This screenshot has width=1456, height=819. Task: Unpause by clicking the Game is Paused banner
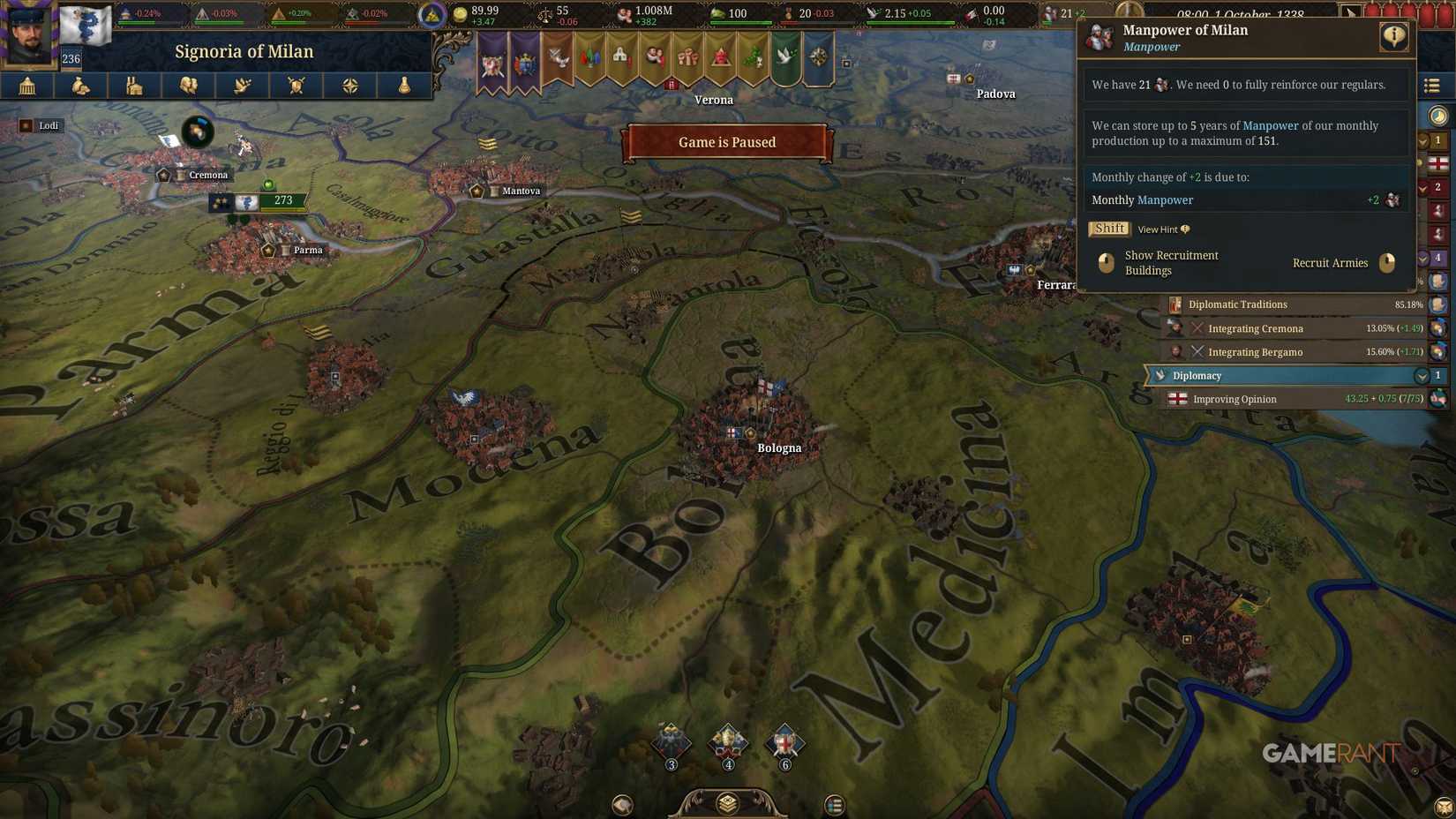(726, 142)
